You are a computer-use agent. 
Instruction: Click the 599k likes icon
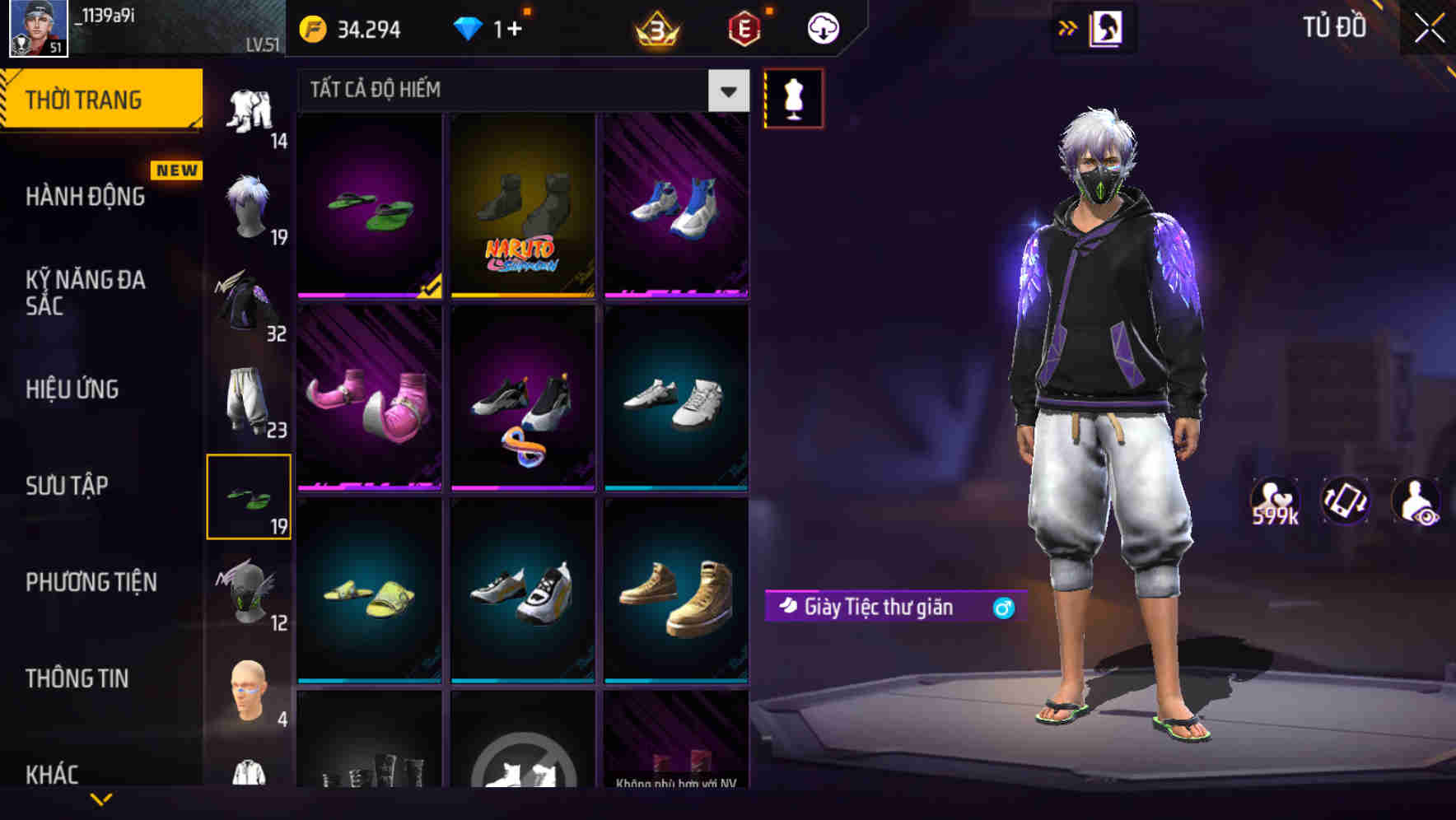click(x=1276, y=501)
